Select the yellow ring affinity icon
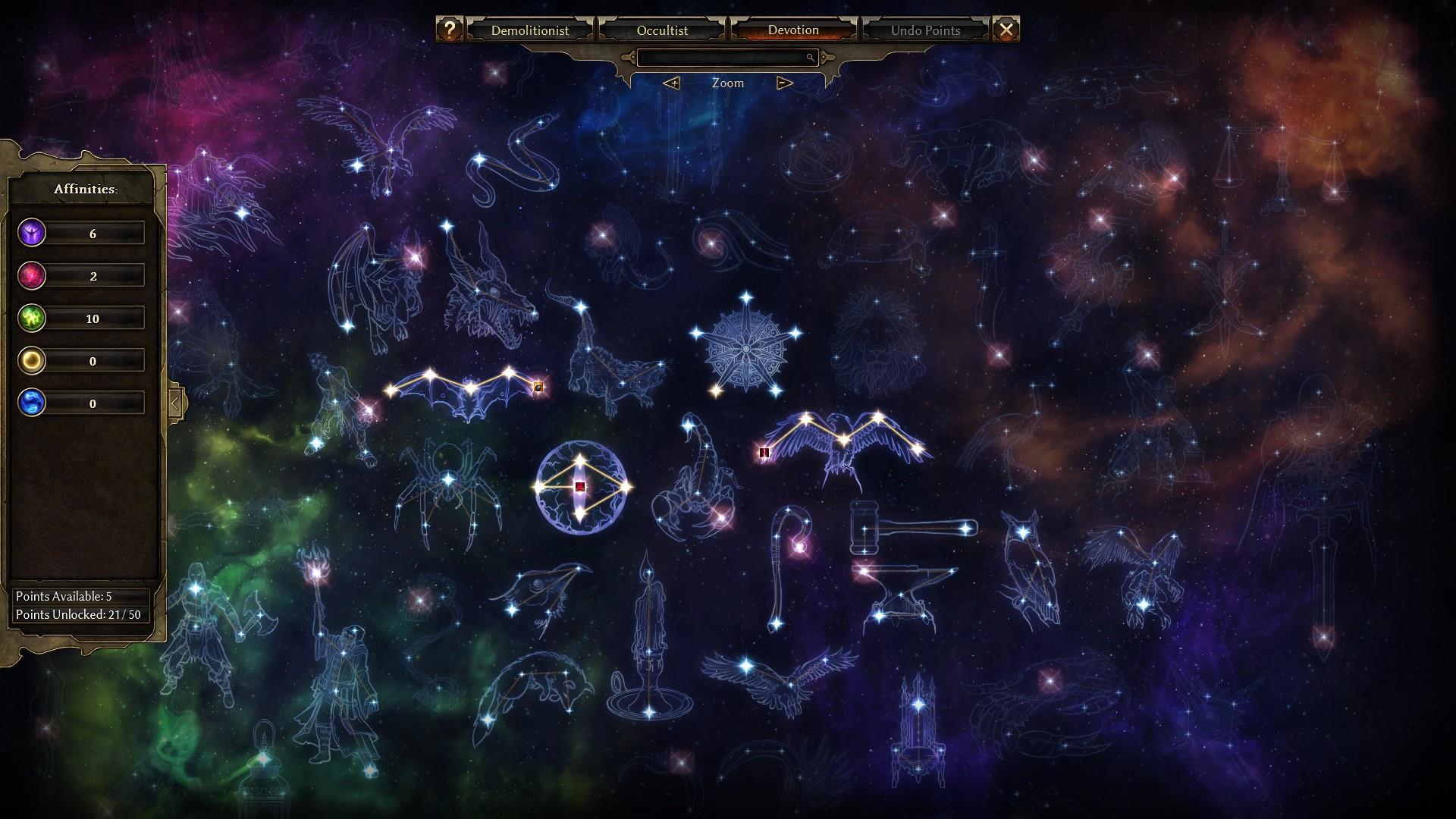 click(x=32, y=360)
